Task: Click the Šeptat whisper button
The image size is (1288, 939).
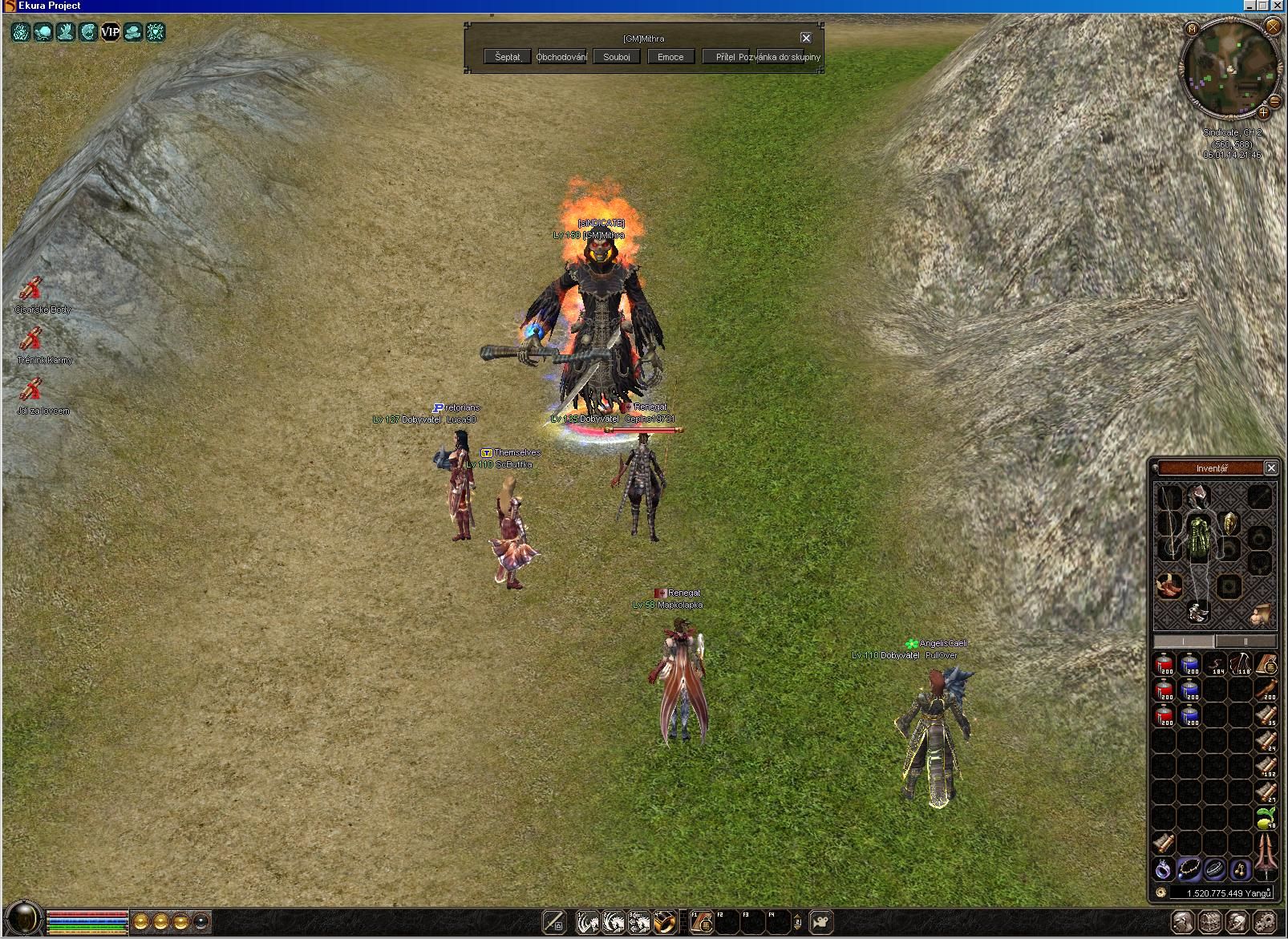Action: [x=508, y=57]
